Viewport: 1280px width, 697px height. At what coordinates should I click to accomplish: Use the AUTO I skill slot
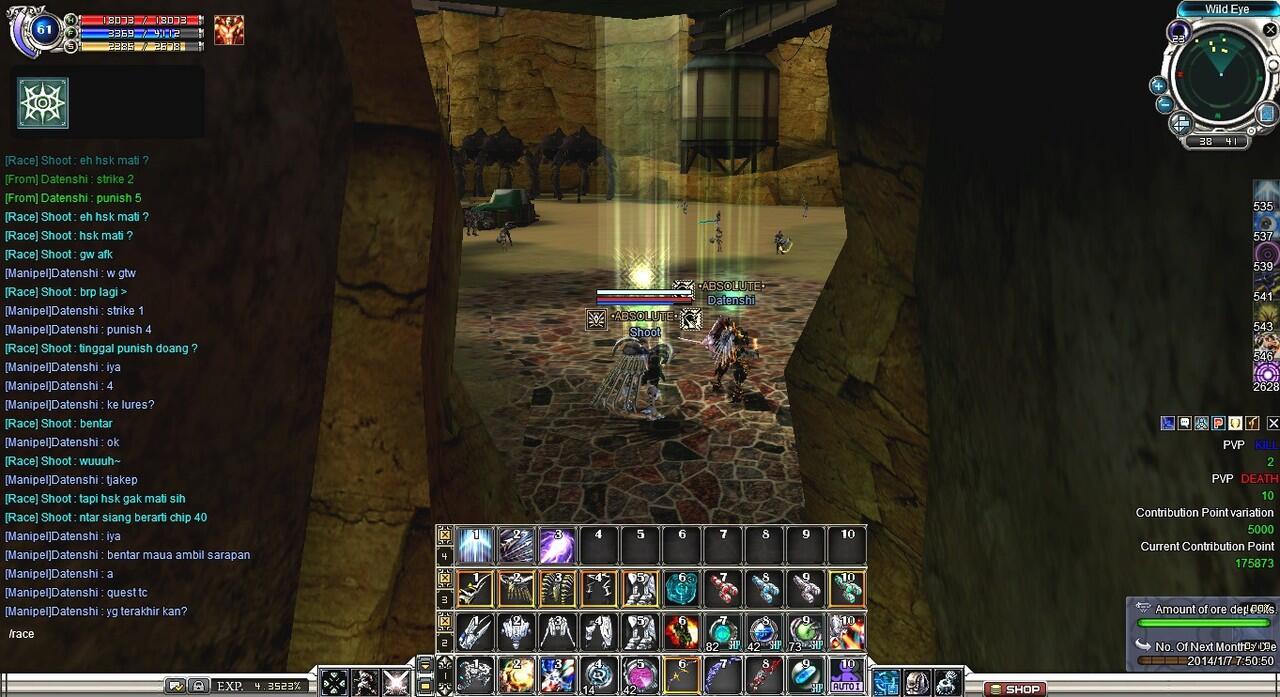point(847,676)
